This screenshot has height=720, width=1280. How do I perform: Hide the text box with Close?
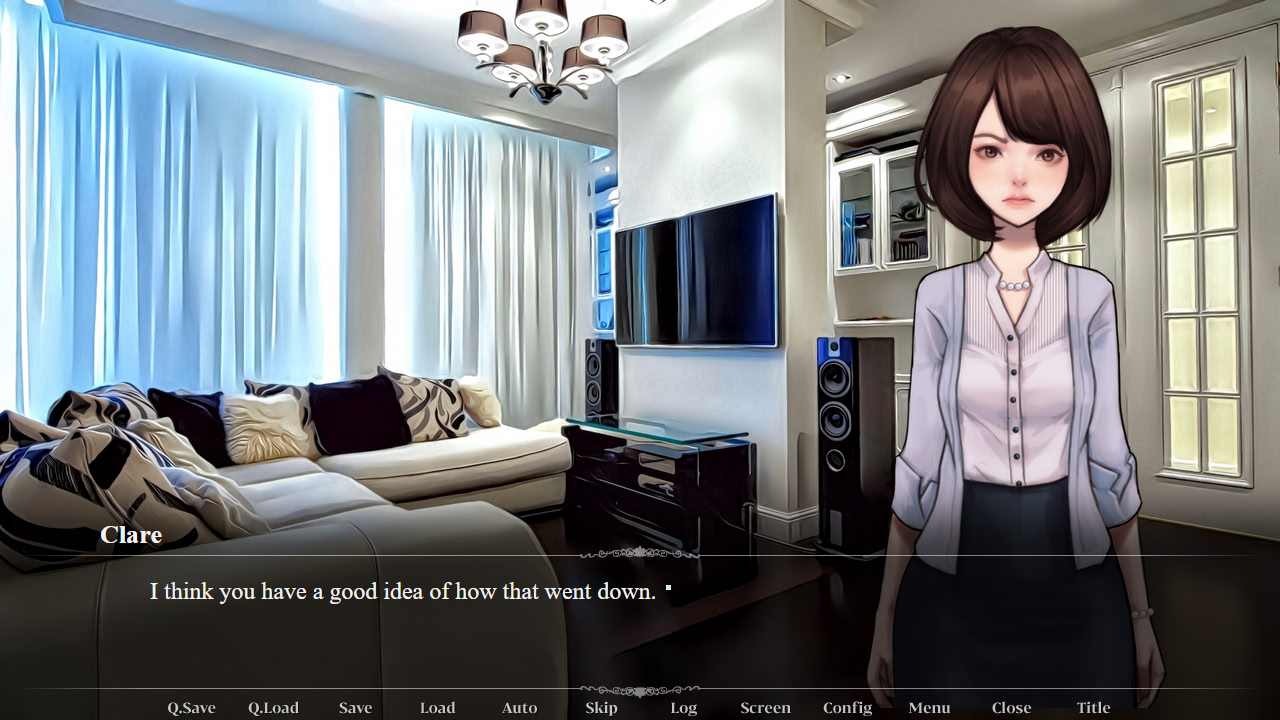coord(1011,707)
